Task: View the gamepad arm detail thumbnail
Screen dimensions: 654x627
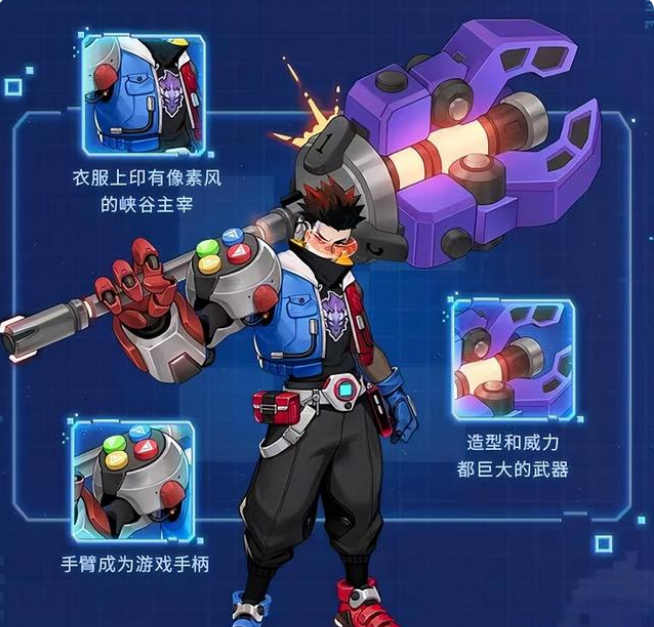Action: (x=133, y=480)
